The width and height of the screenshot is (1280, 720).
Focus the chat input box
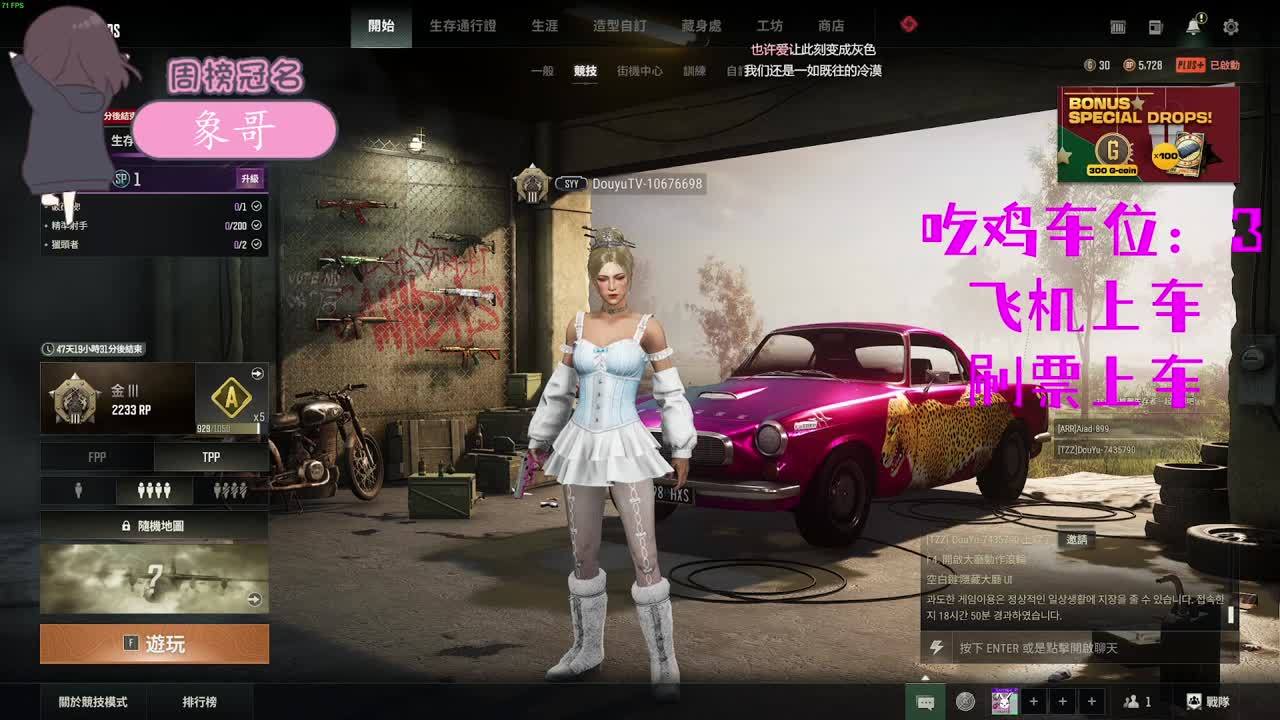click(x=1080, y=648)
